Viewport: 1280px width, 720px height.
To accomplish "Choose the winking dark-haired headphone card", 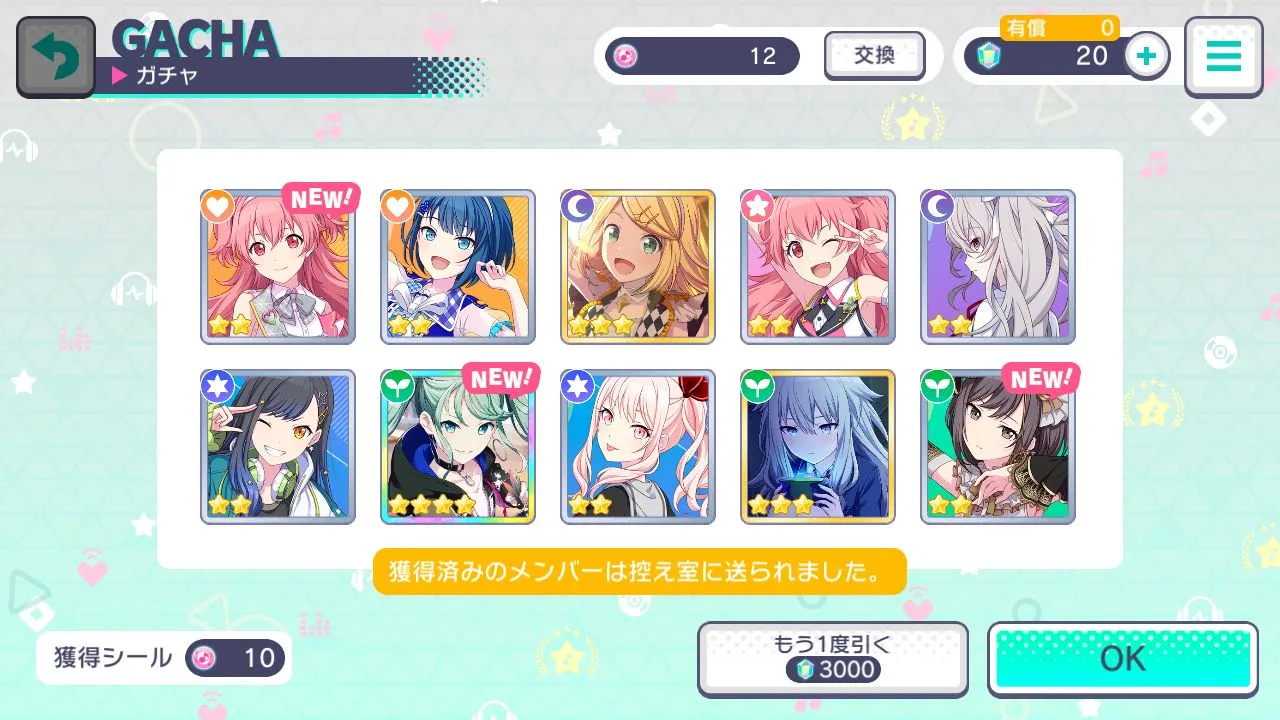I will [278, 447].
